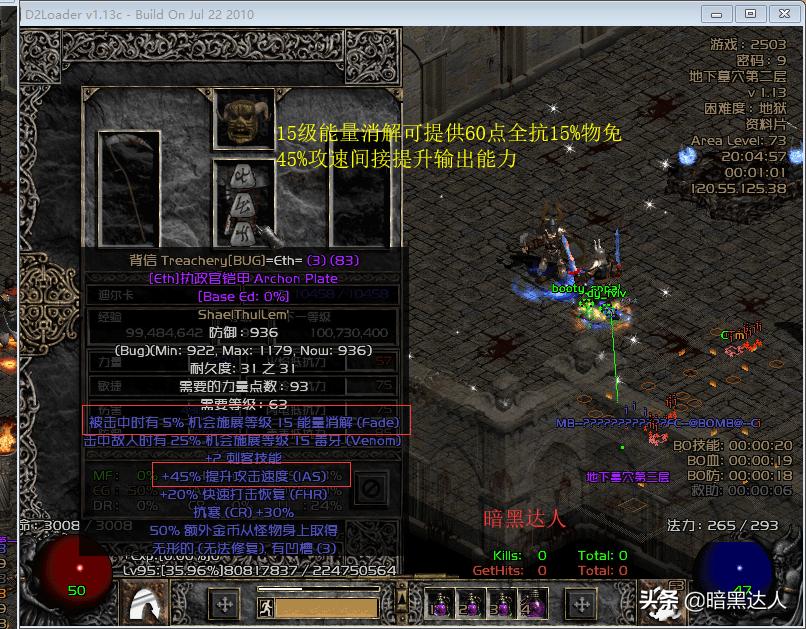Image resolution: width=806 pixels, height=629 pixels.
Task: Maximize the D2Loader window
Action: (x=750, y=14)
